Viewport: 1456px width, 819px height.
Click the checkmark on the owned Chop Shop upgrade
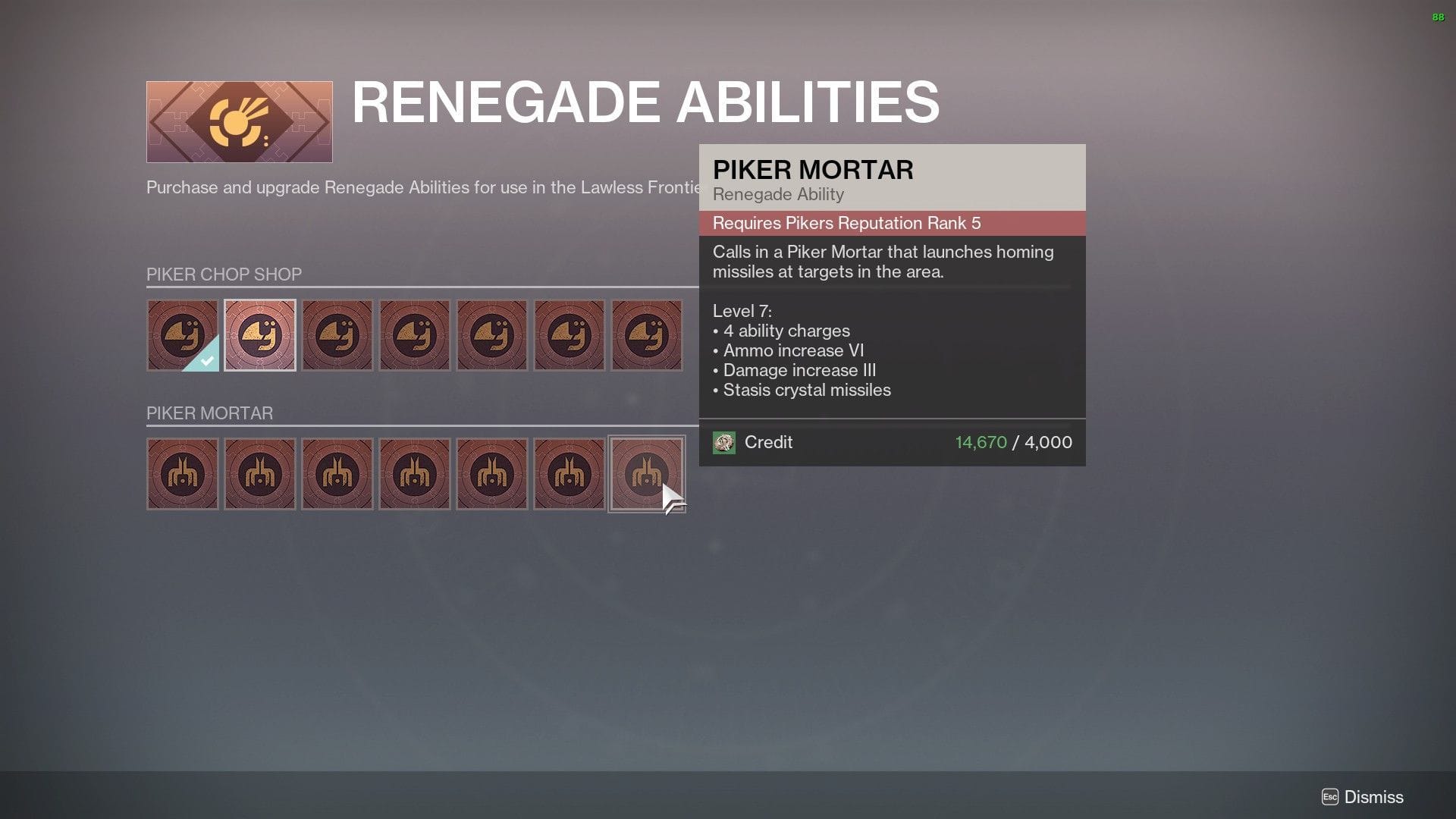click(x=206, y=359)
